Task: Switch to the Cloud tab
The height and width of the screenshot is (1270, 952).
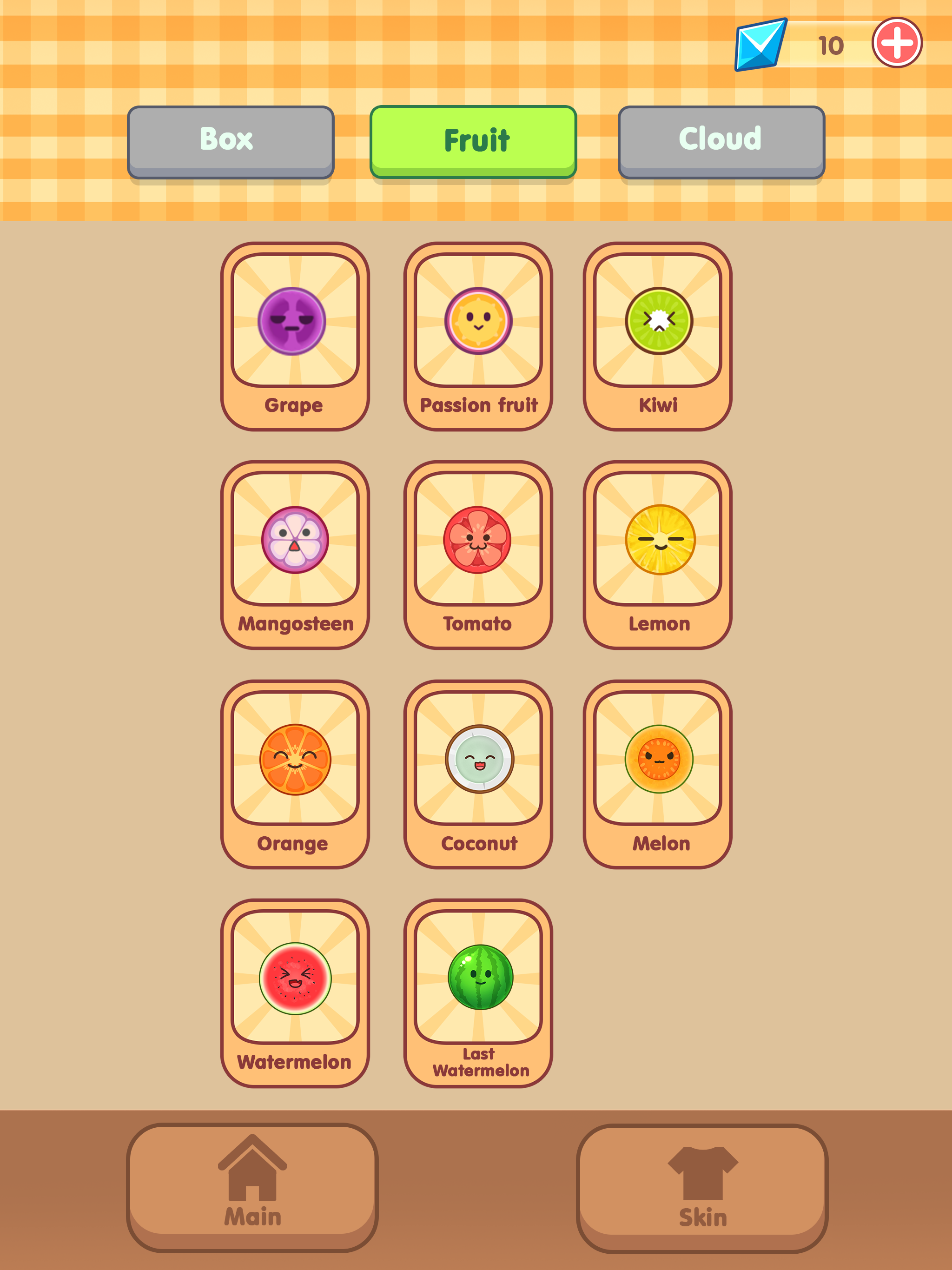Action: tap(720, 139)
